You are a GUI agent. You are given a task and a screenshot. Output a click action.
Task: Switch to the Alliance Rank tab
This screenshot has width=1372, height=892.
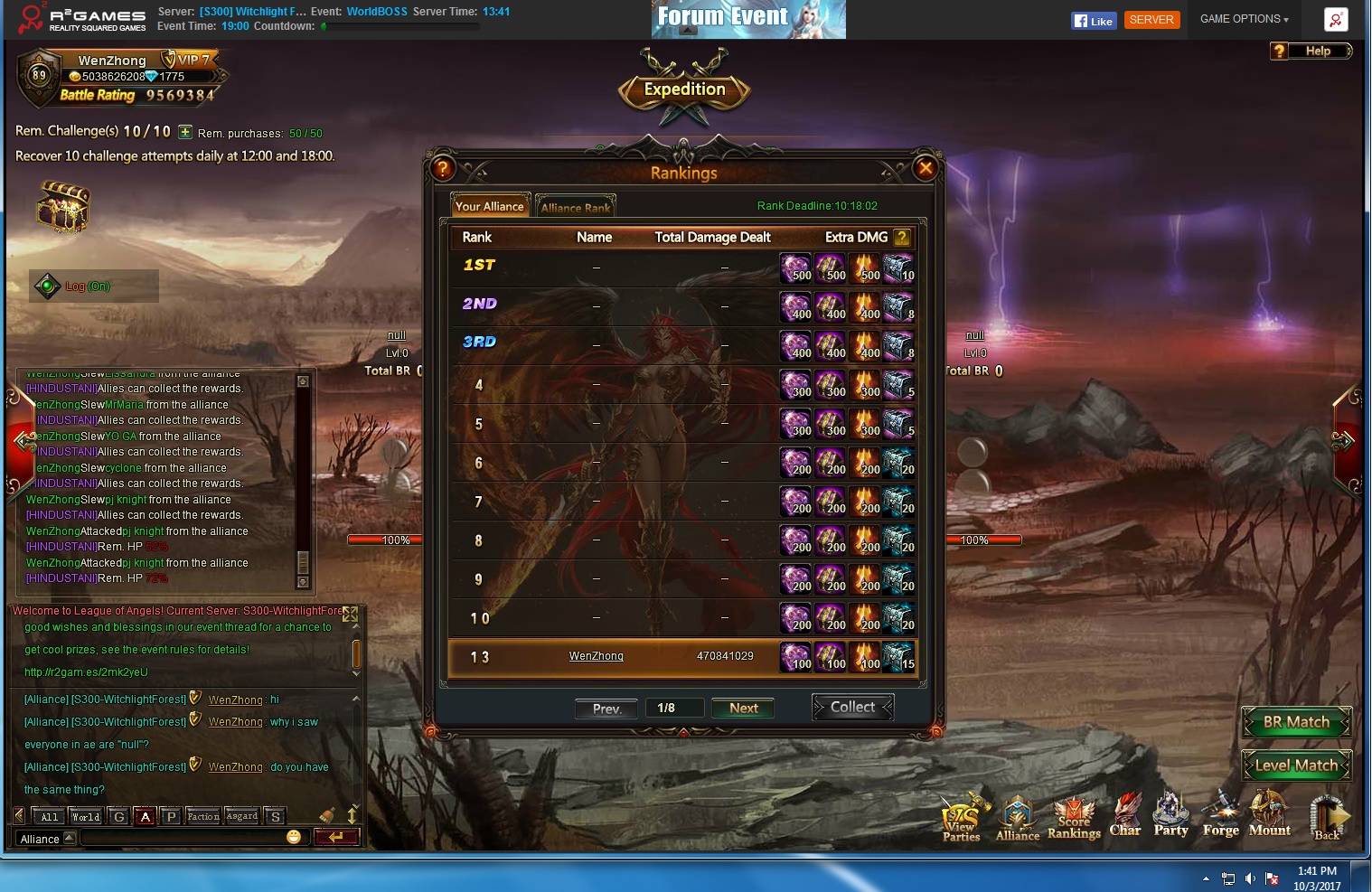point(576,207)
